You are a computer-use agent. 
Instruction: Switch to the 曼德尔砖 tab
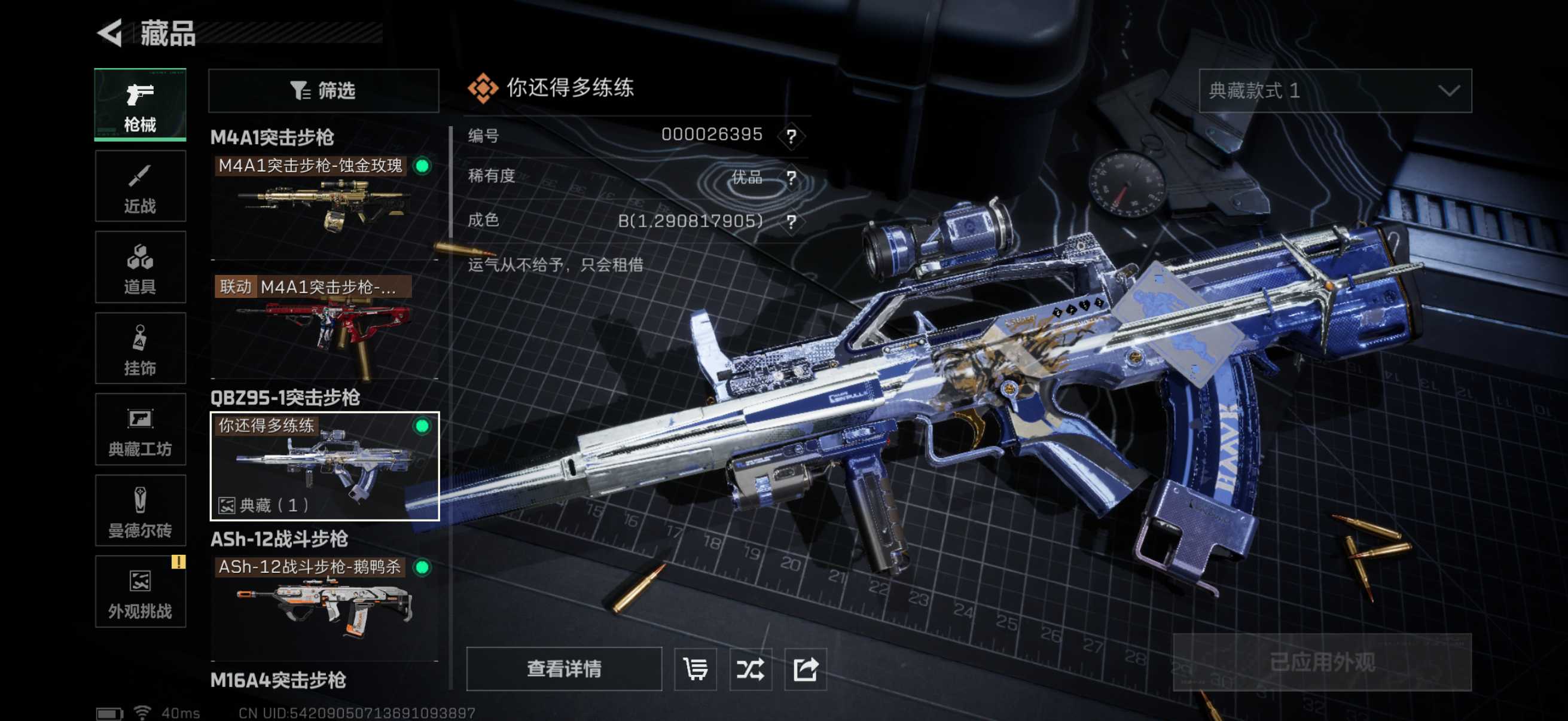[140, 511]
